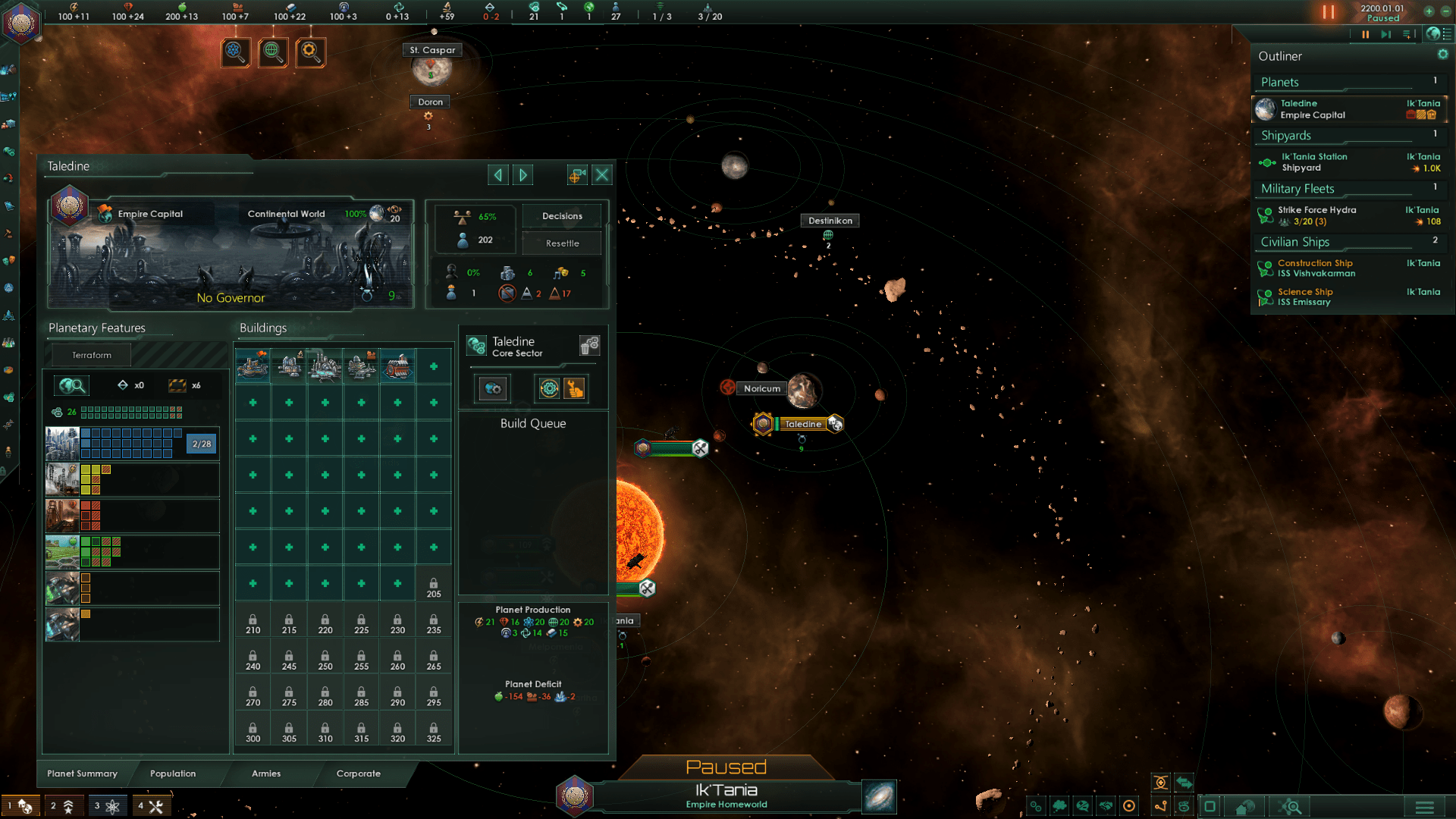This screenshot has width=1456, height=819.
Task: Open the Terraform option
Action: pyautogui.click(x=92, y=355)
